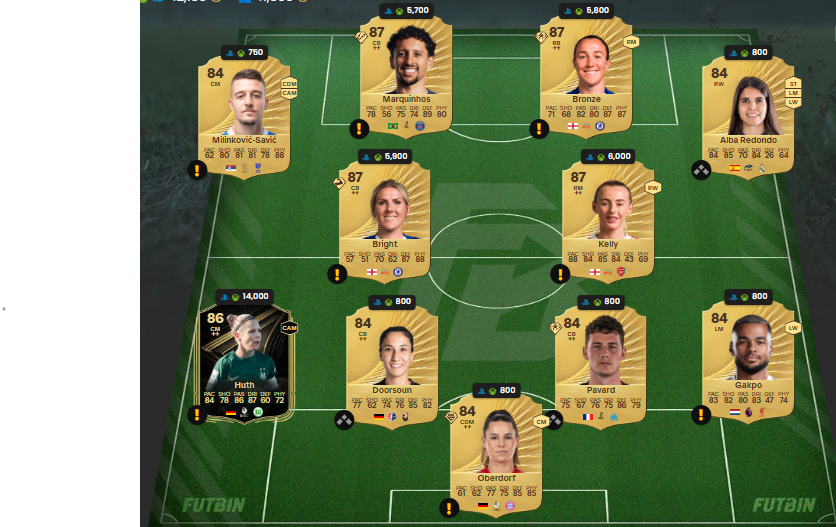
Task: Click the warning icon beside Oberdorf's card
Action: point(447,508)
